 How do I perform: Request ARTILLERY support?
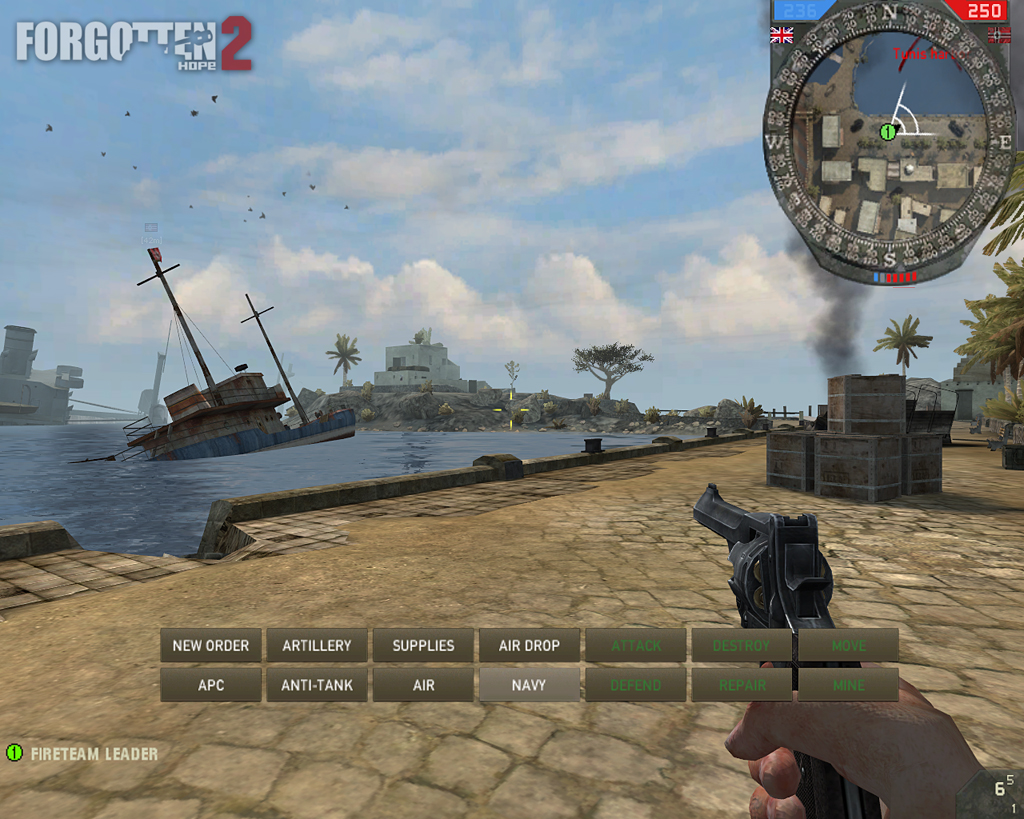click(x=317, y=645)
